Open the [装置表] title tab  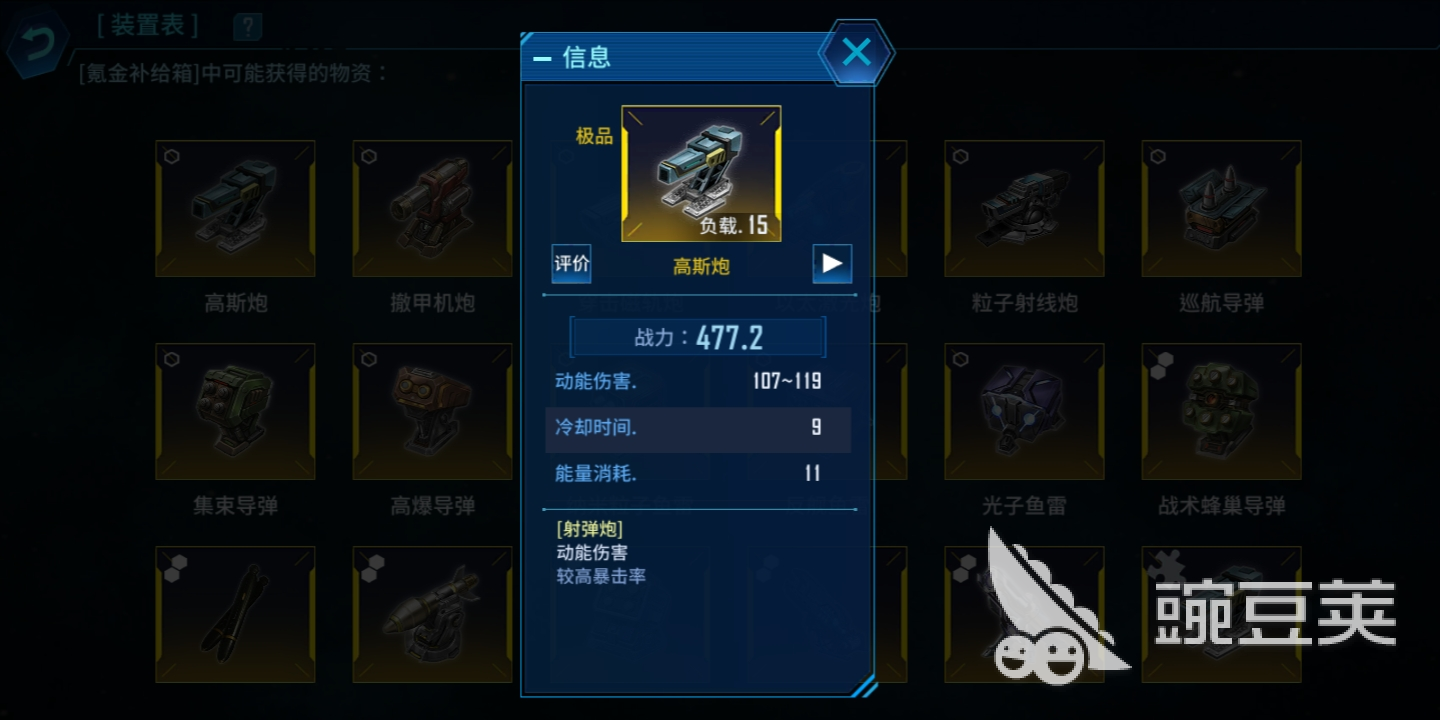(x=148, y=25)
